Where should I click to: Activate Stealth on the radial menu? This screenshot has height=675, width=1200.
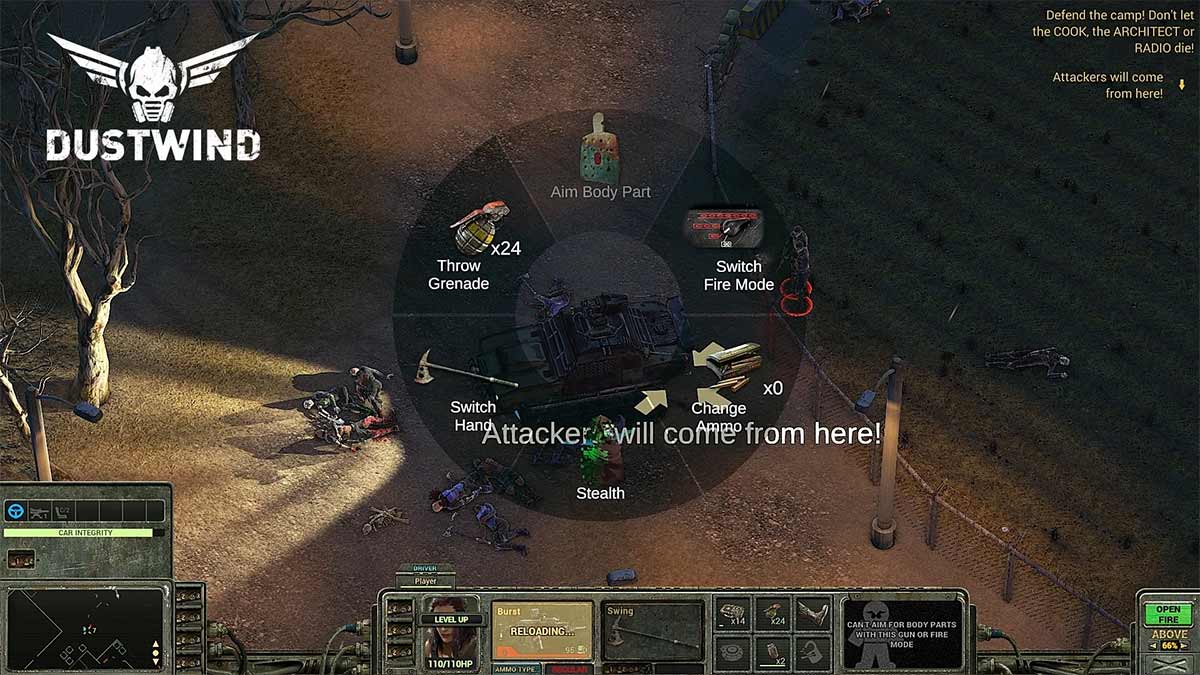click(x=600, y=470)
